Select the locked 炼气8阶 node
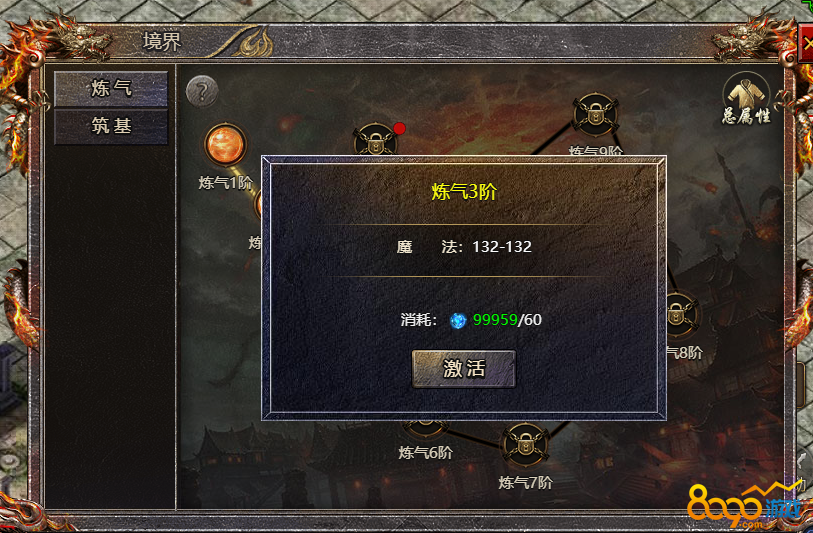813x533 pixels. (679, 314)
